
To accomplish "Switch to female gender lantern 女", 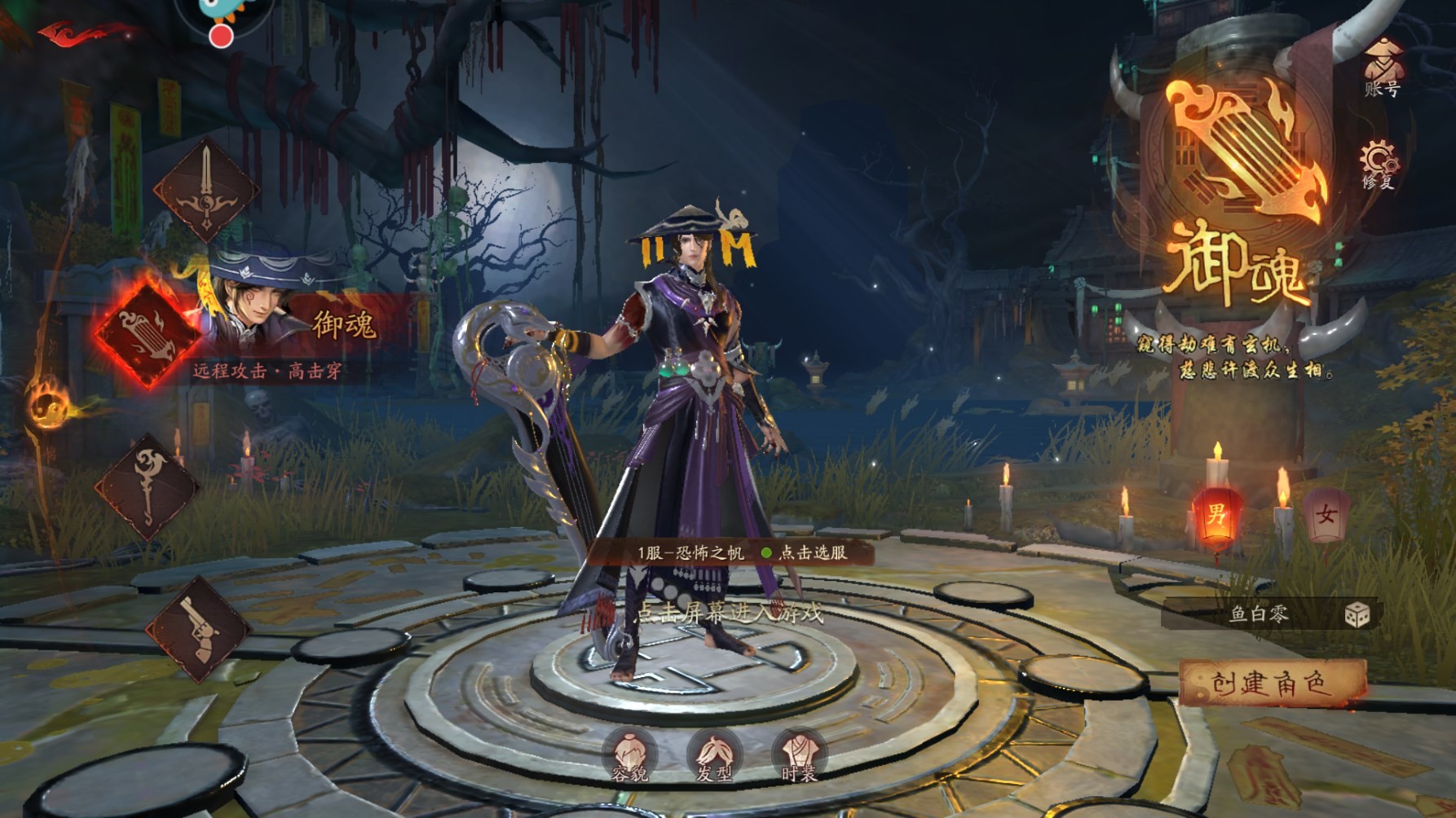I will [x=1326, y=515].
